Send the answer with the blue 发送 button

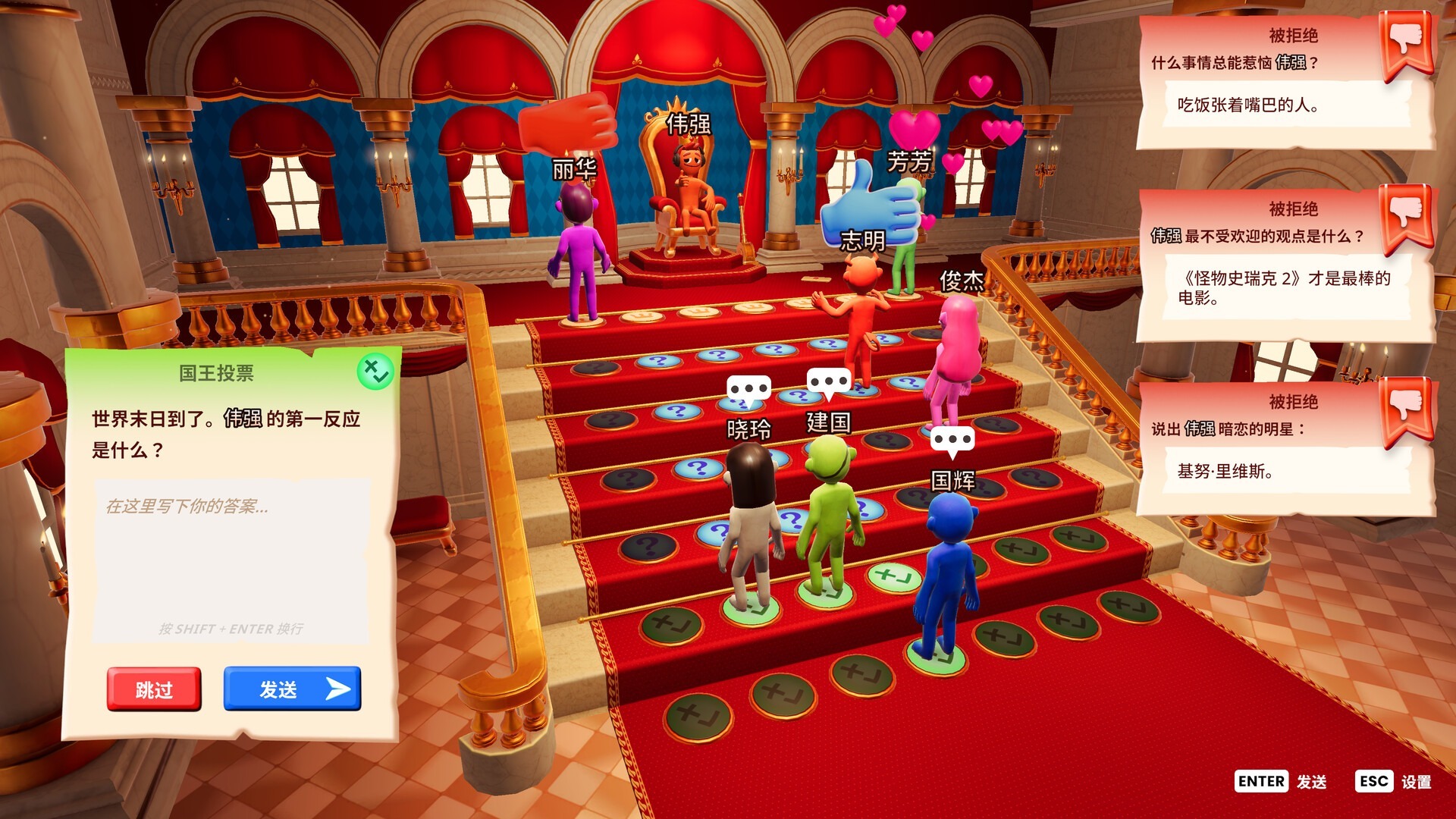click(292, 689)
